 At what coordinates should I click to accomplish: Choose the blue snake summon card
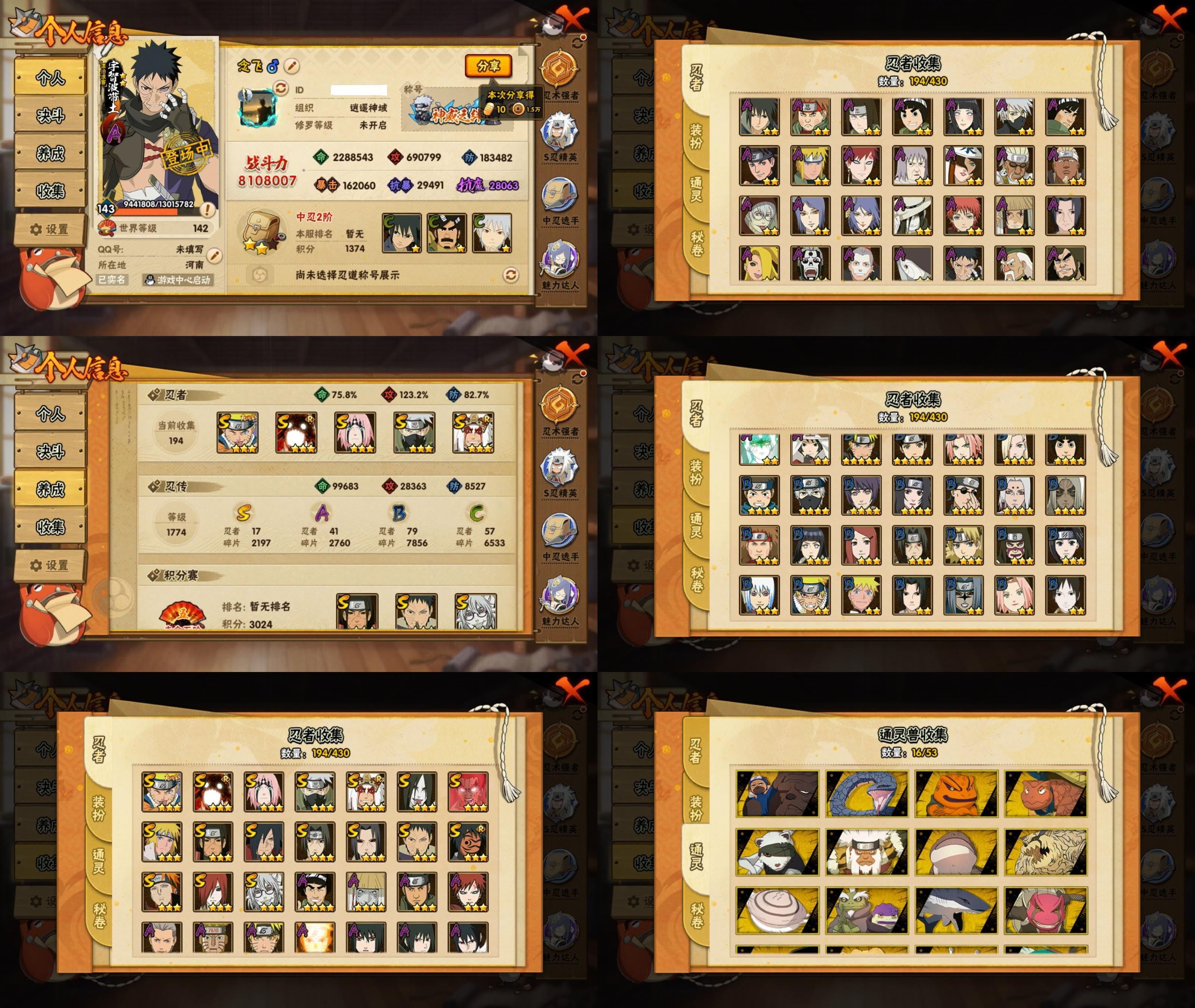866,794
